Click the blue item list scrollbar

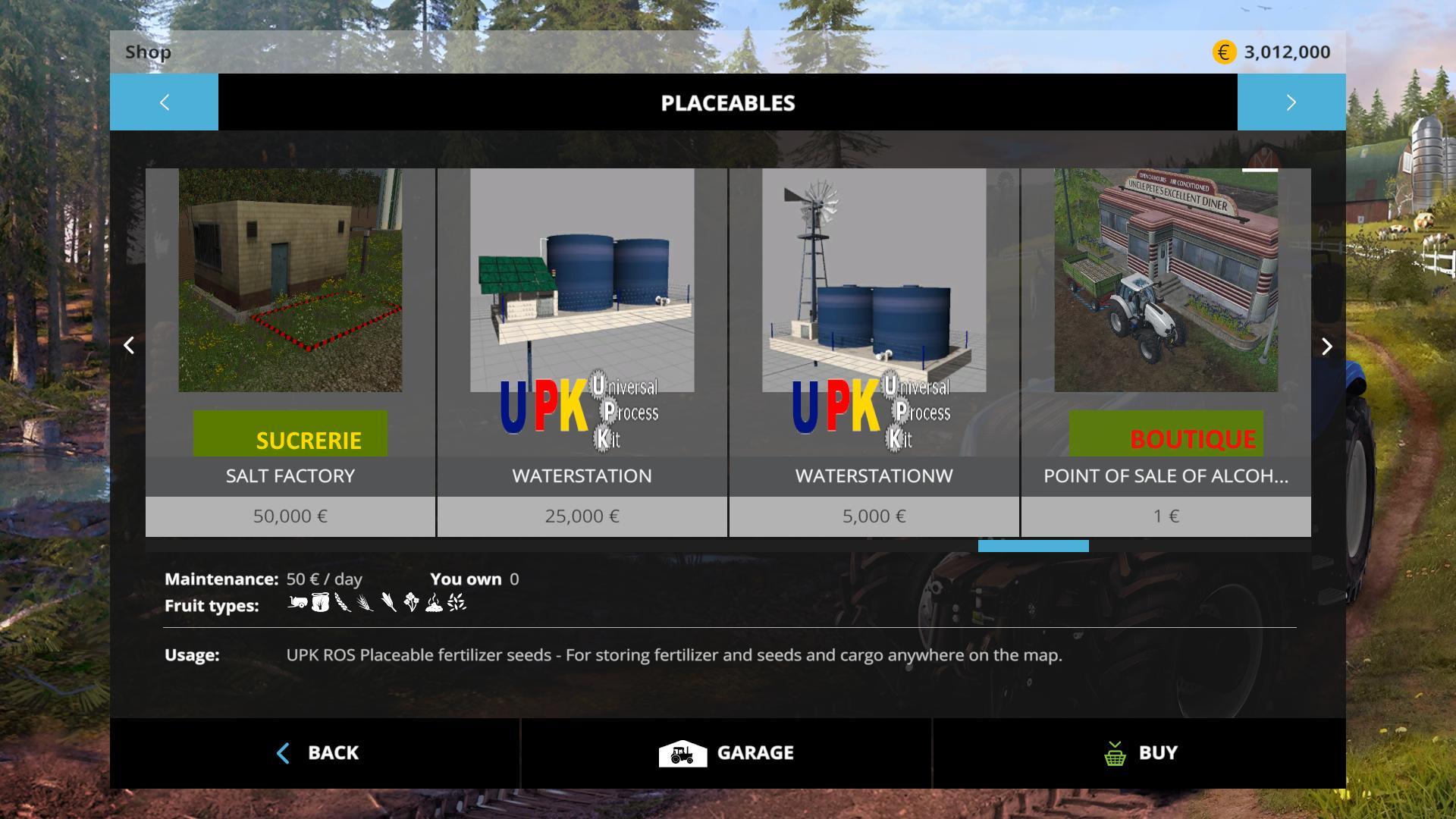[1033, 546]
